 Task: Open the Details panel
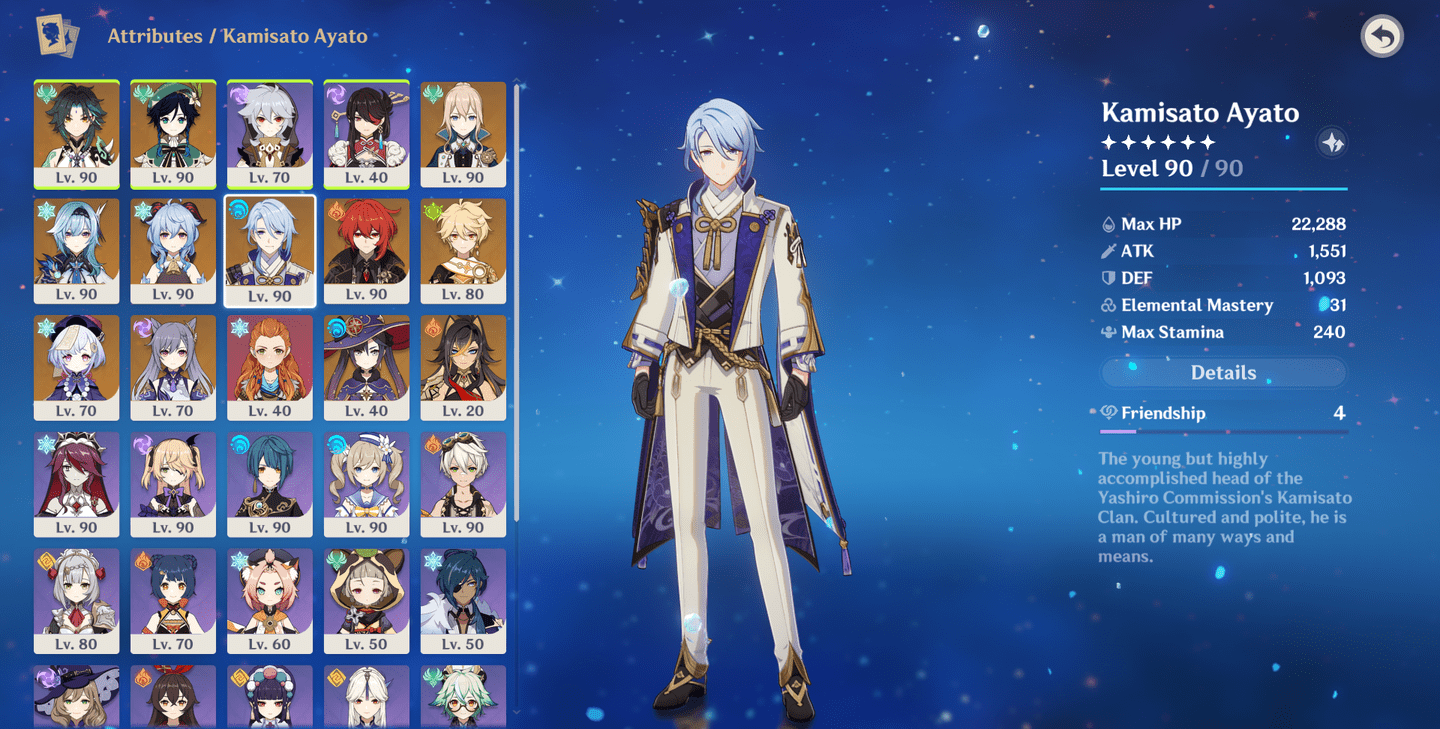click(x=1222, y=372)
